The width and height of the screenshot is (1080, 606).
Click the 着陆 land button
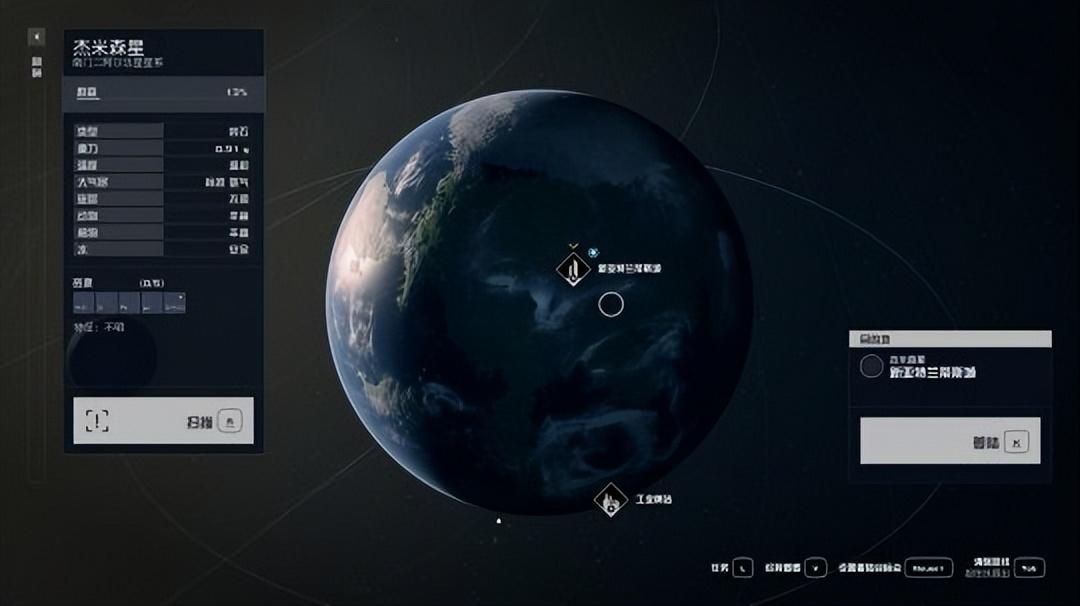pos(950,441)
